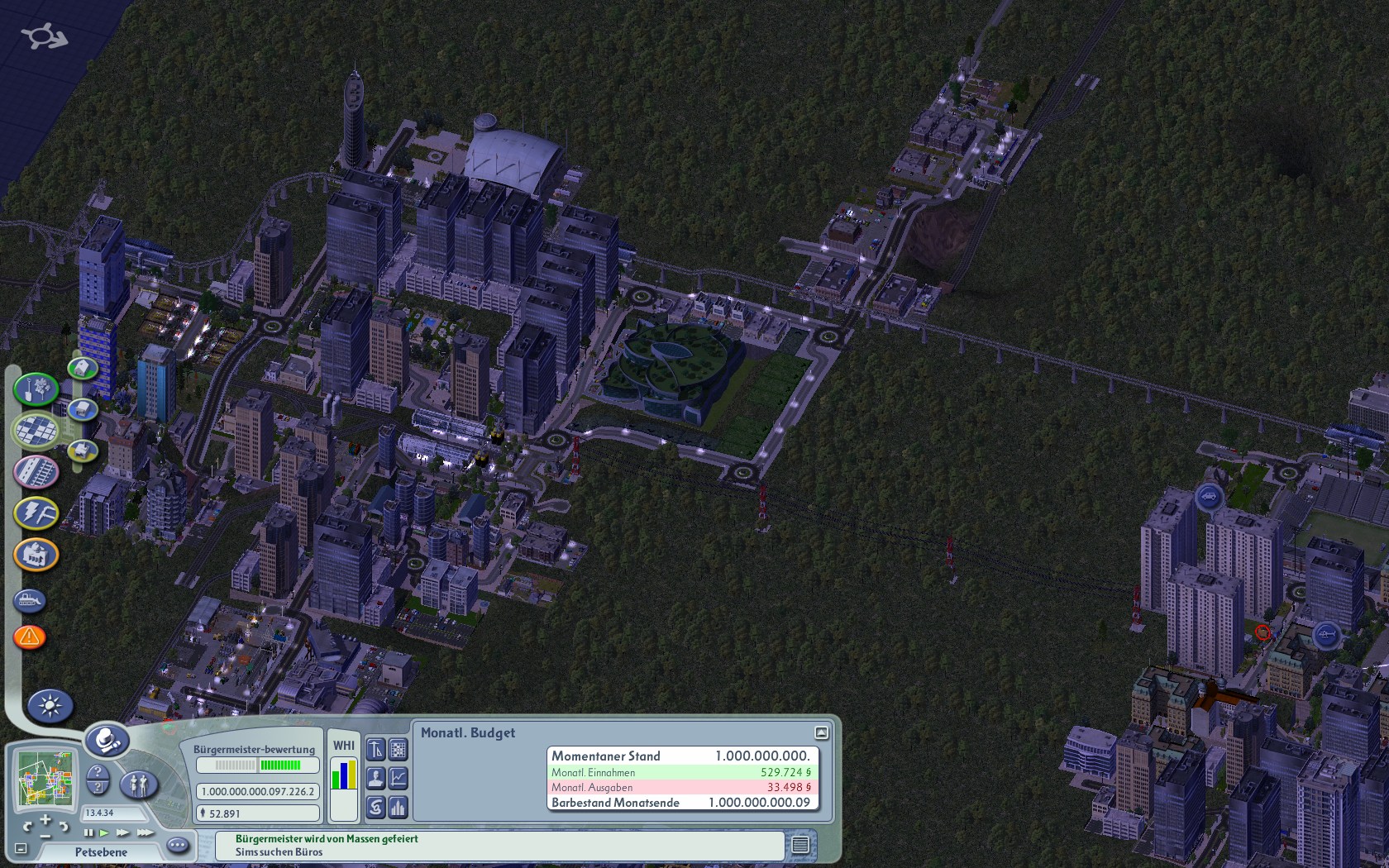The height and width of the screenshot is (868, 1389).
Task: Open the news ticker list button
Action: [x=800, y=845]
